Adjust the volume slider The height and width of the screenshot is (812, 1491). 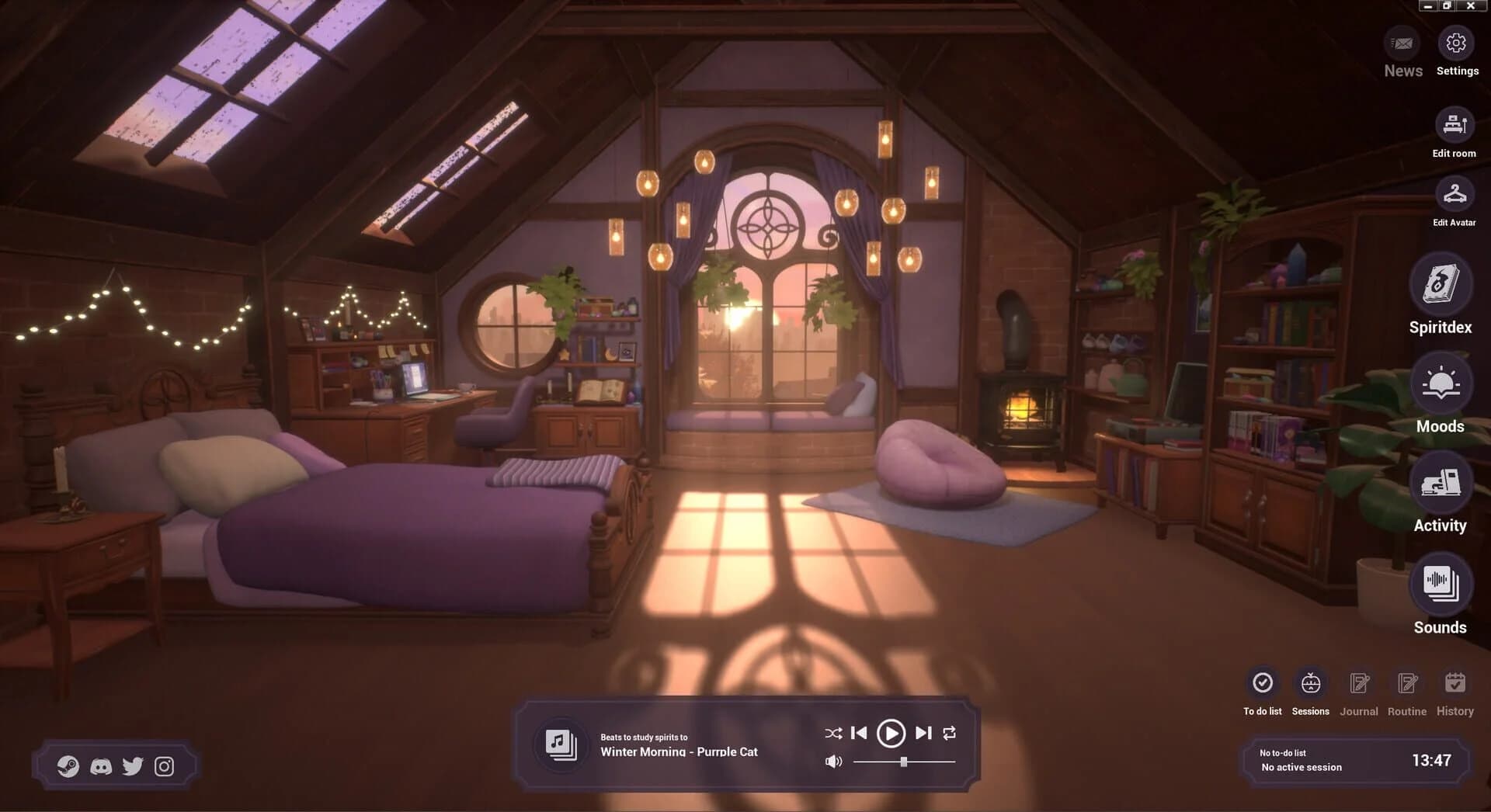(903, 762)
